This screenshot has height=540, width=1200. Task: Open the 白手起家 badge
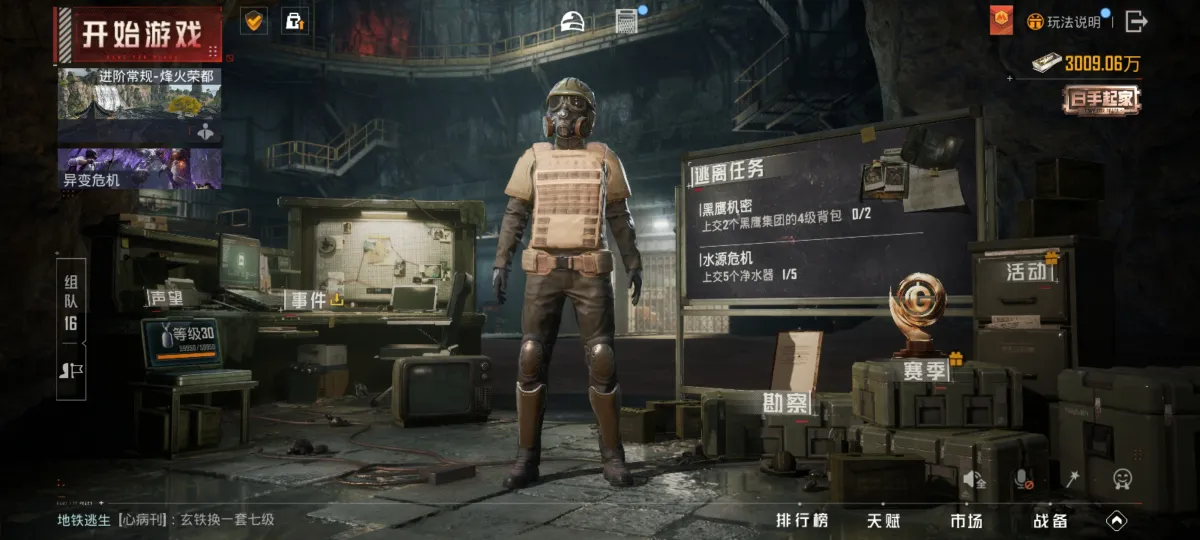[1101, 99]
